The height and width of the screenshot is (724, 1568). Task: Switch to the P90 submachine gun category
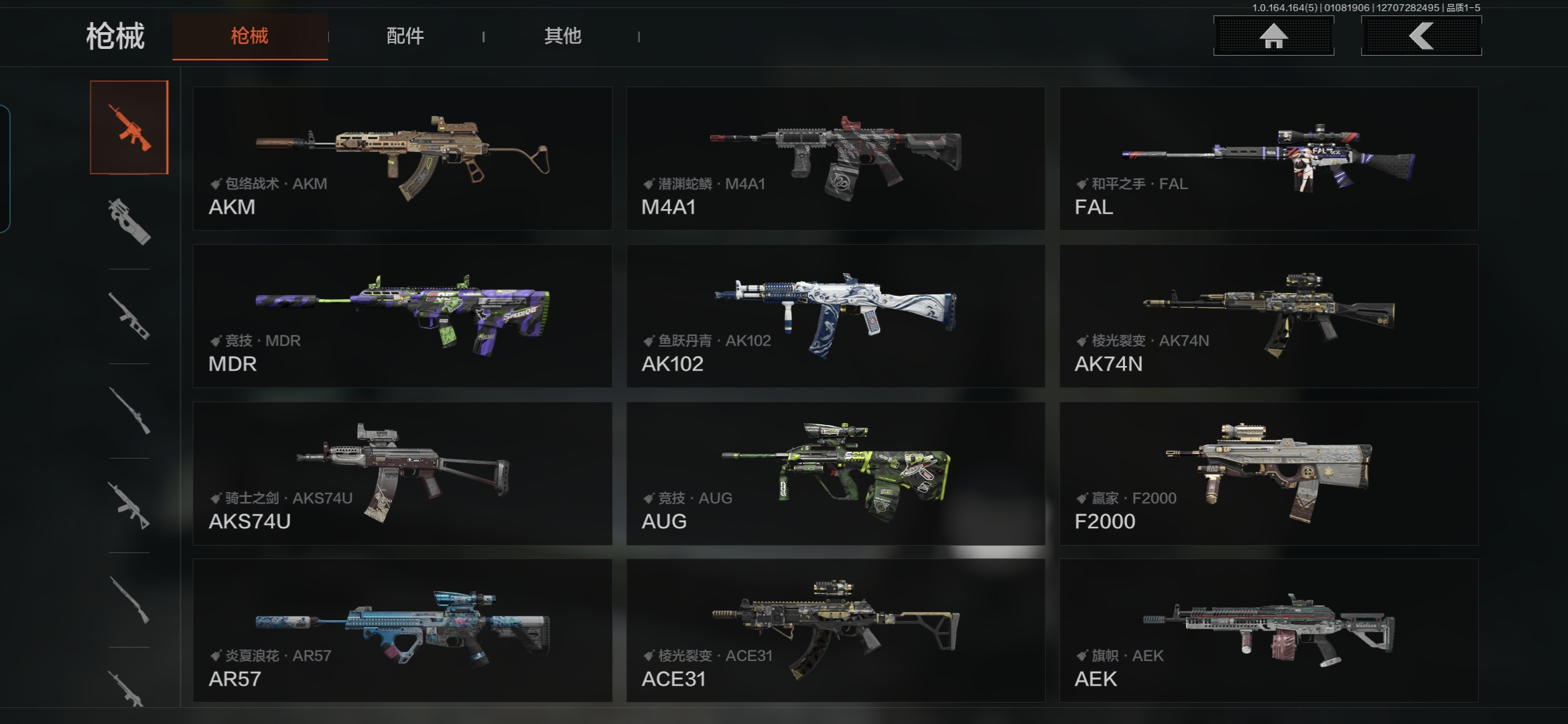coord(129,222)
